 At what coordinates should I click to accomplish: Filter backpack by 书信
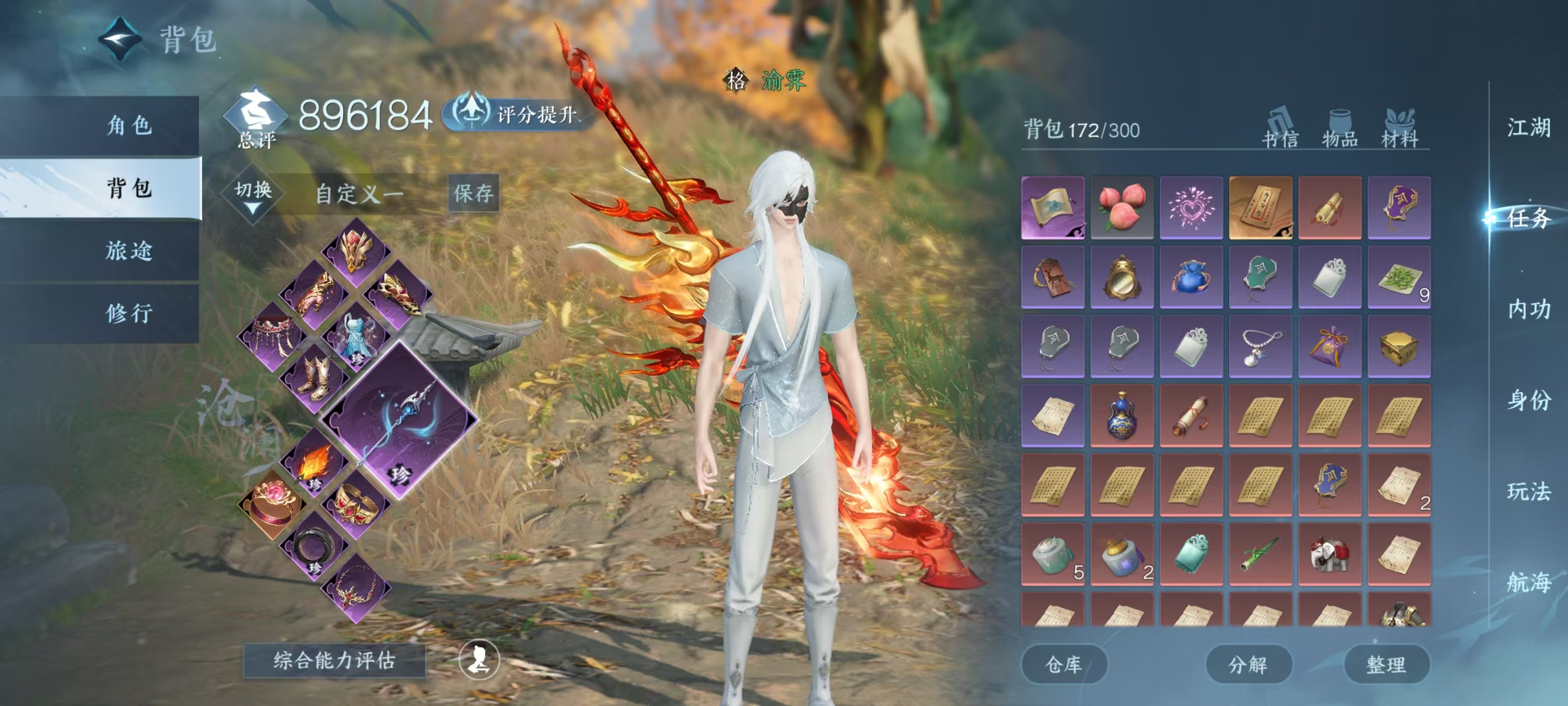[x=1280, y=128]
